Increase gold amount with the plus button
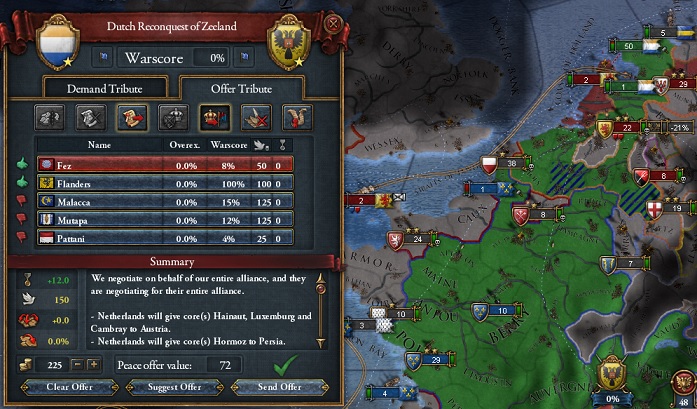The height and width of the screenshot is (409, 697). pyautogui.click(x=93, y=366)
